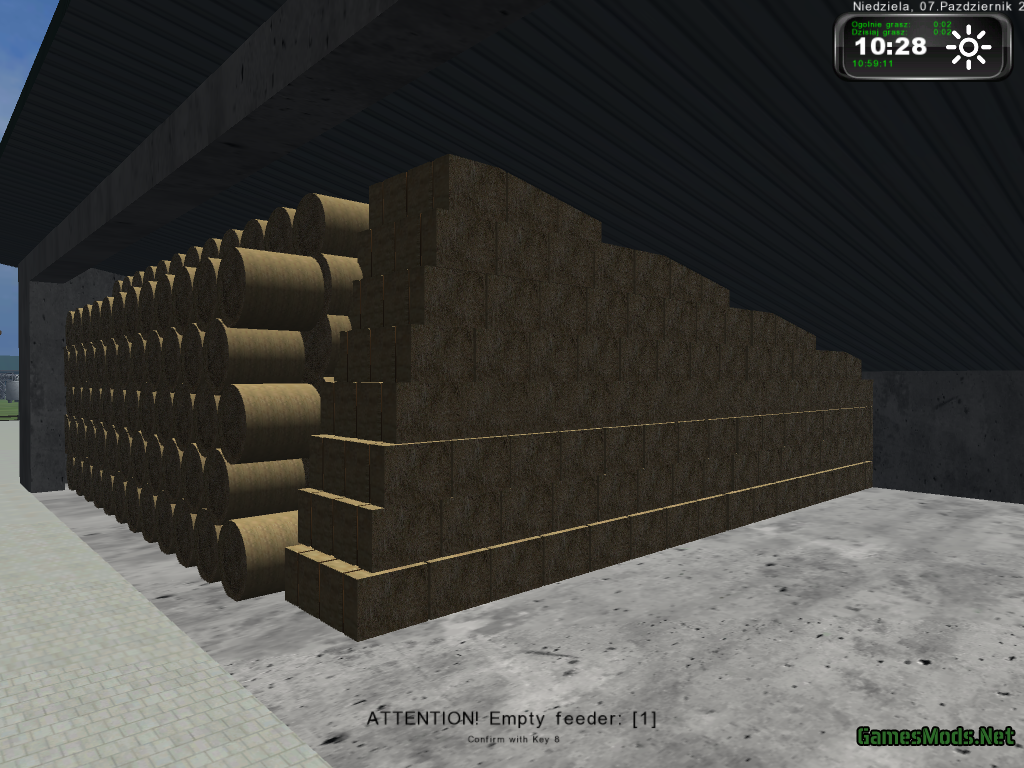1024x768 pixels.
Task: Select the Empty feeder attention notice
Action: click(511, 718)
